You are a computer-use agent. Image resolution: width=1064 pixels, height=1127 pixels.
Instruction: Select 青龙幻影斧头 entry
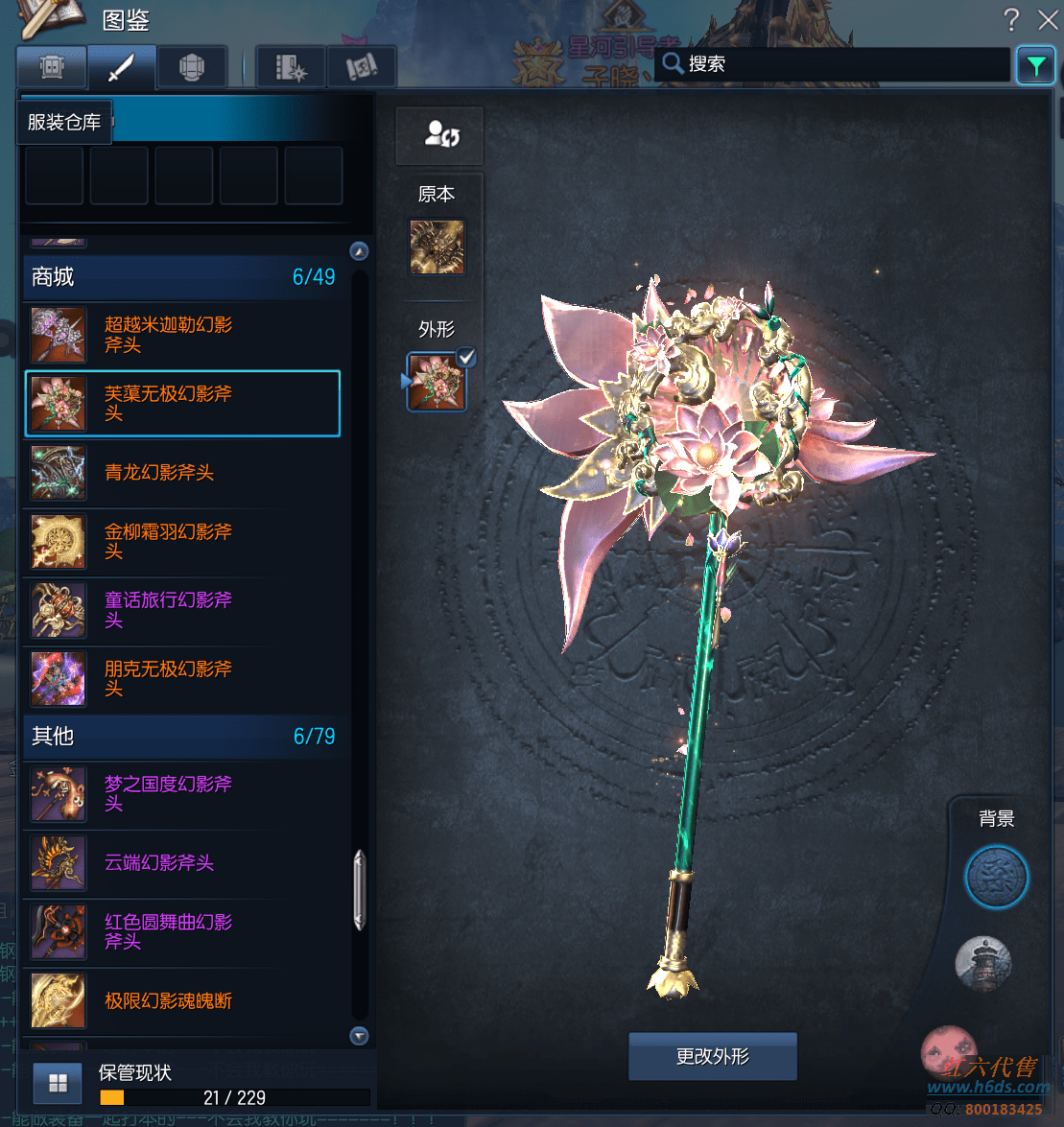(182, 473)
